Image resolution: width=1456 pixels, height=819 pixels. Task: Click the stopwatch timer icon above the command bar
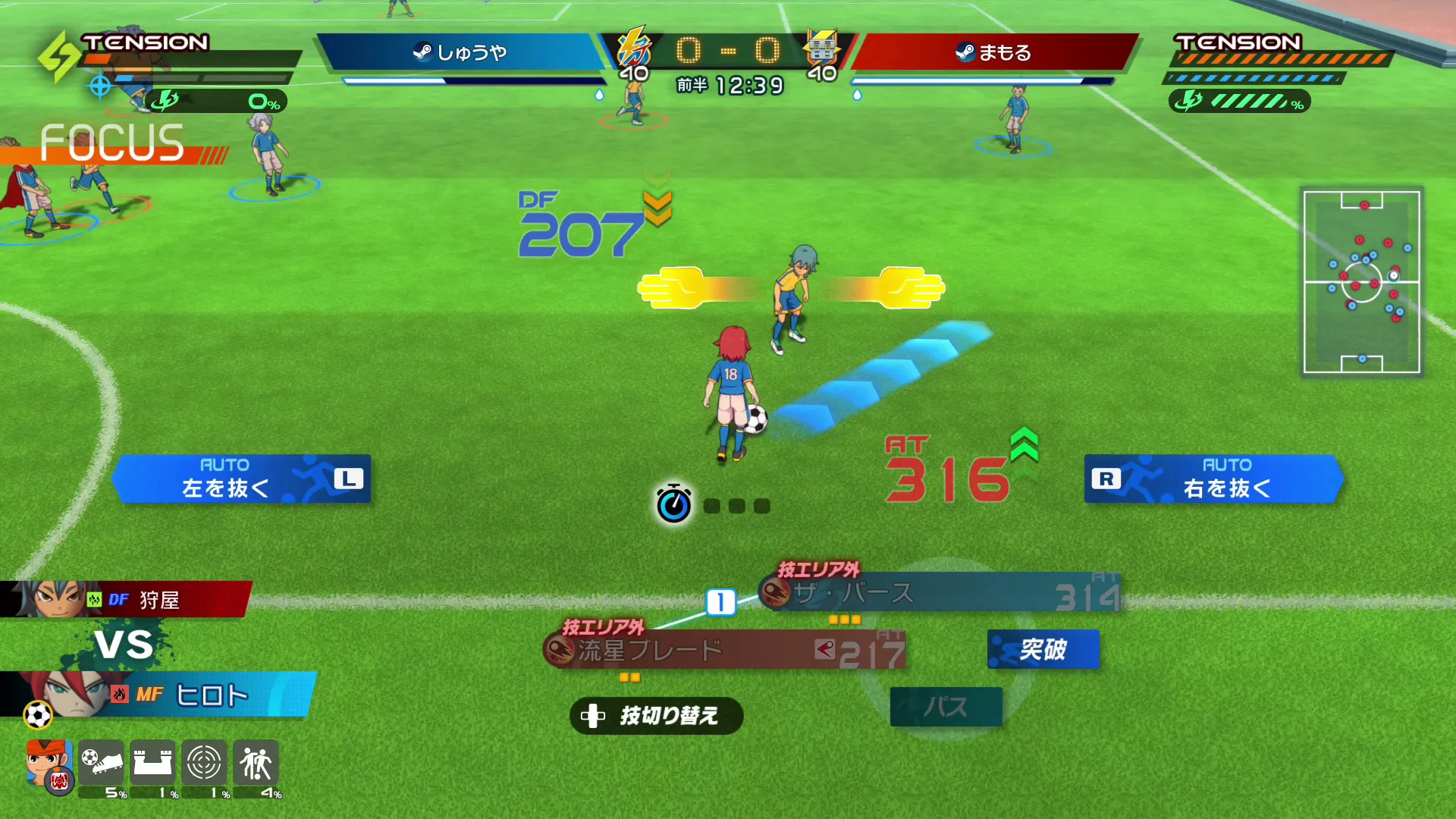[x=673, y=504]
